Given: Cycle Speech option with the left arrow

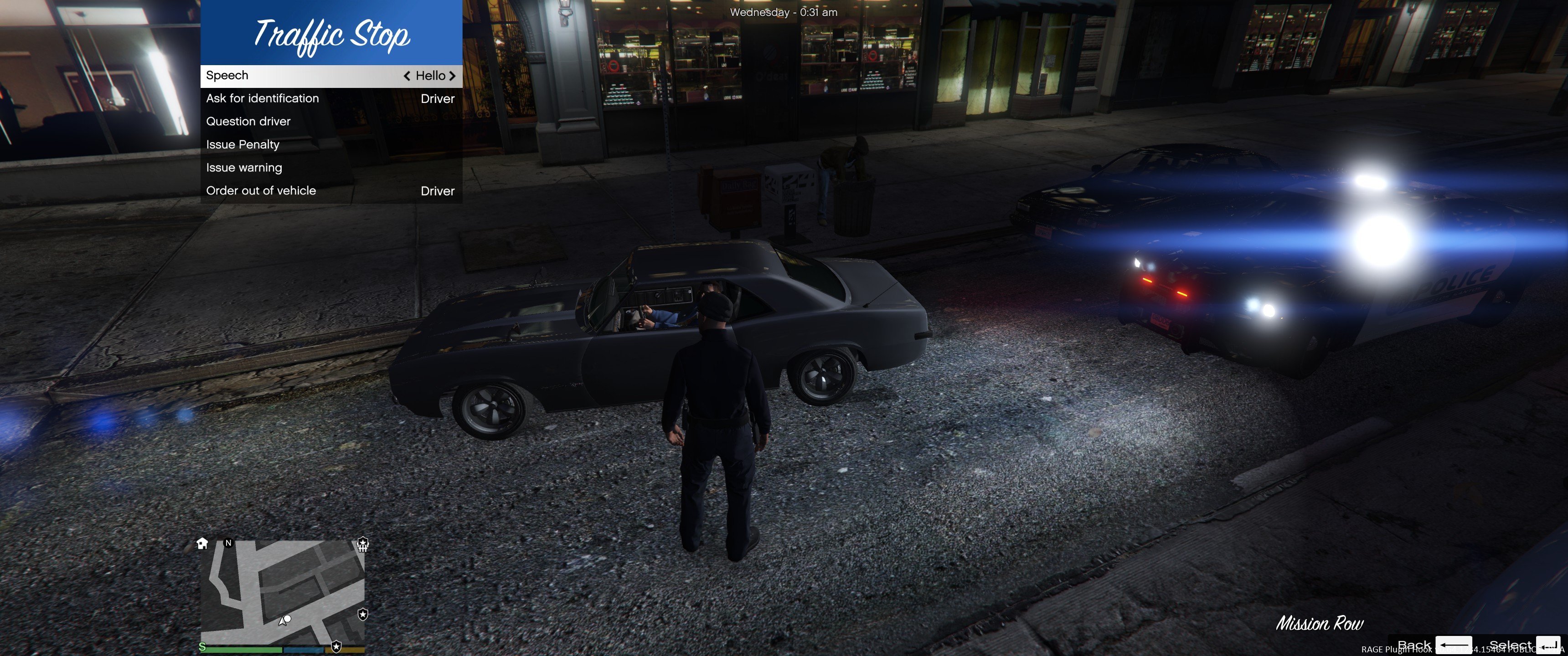Looking at the screenshot, I should (x=407, y=76).
